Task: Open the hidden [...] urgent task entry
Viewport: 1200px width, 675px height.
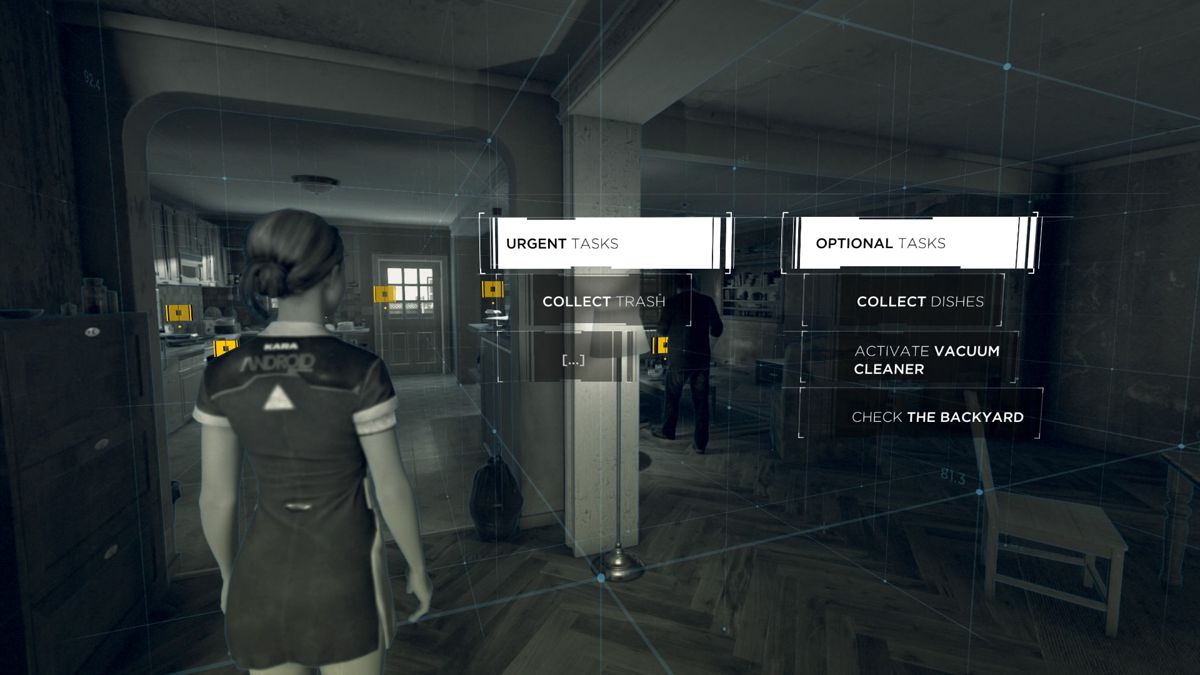Action: (x=573, y=360)
